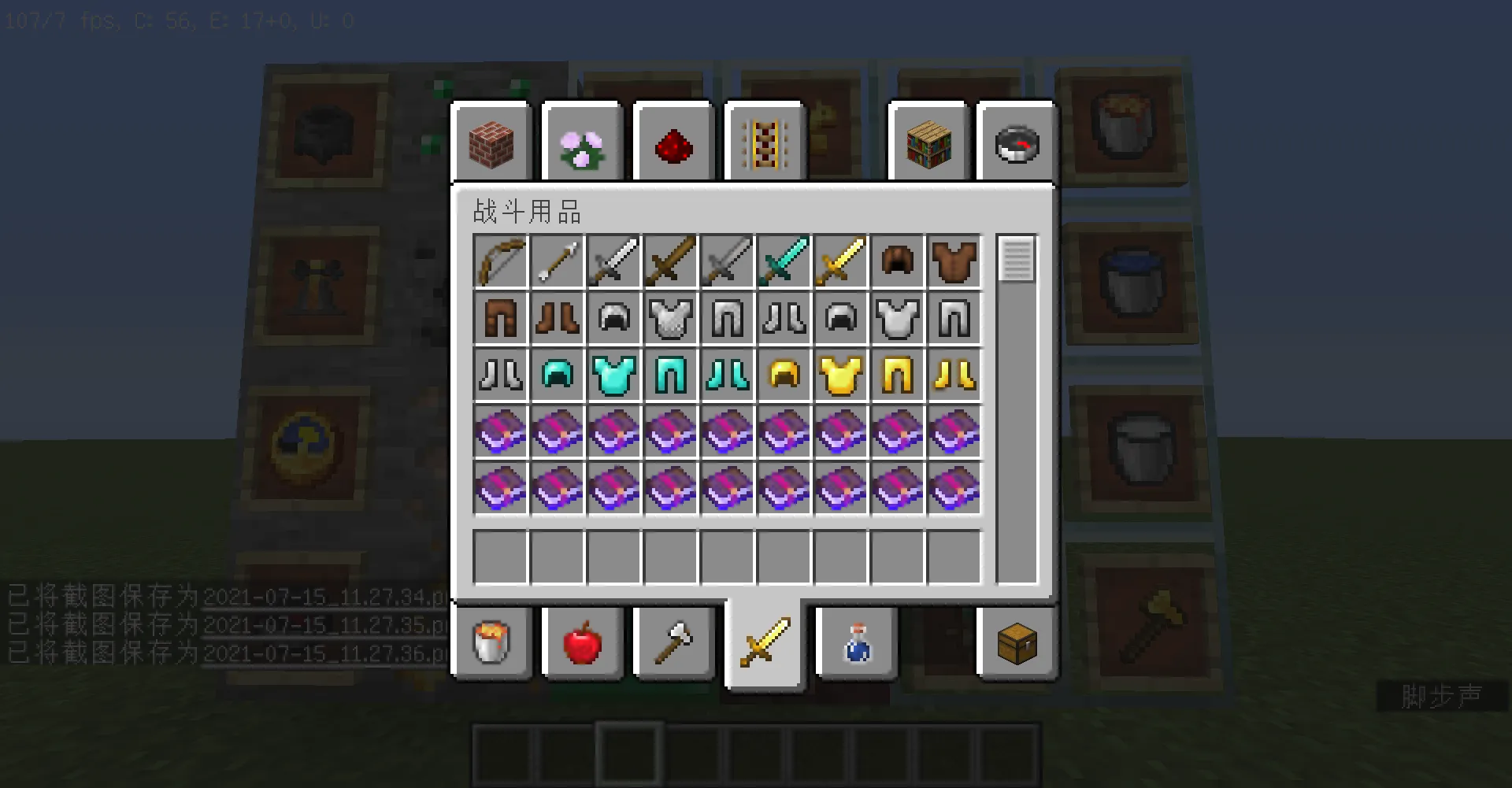
Task: Open the Brewing potion tab
Action: click(856, 643)
